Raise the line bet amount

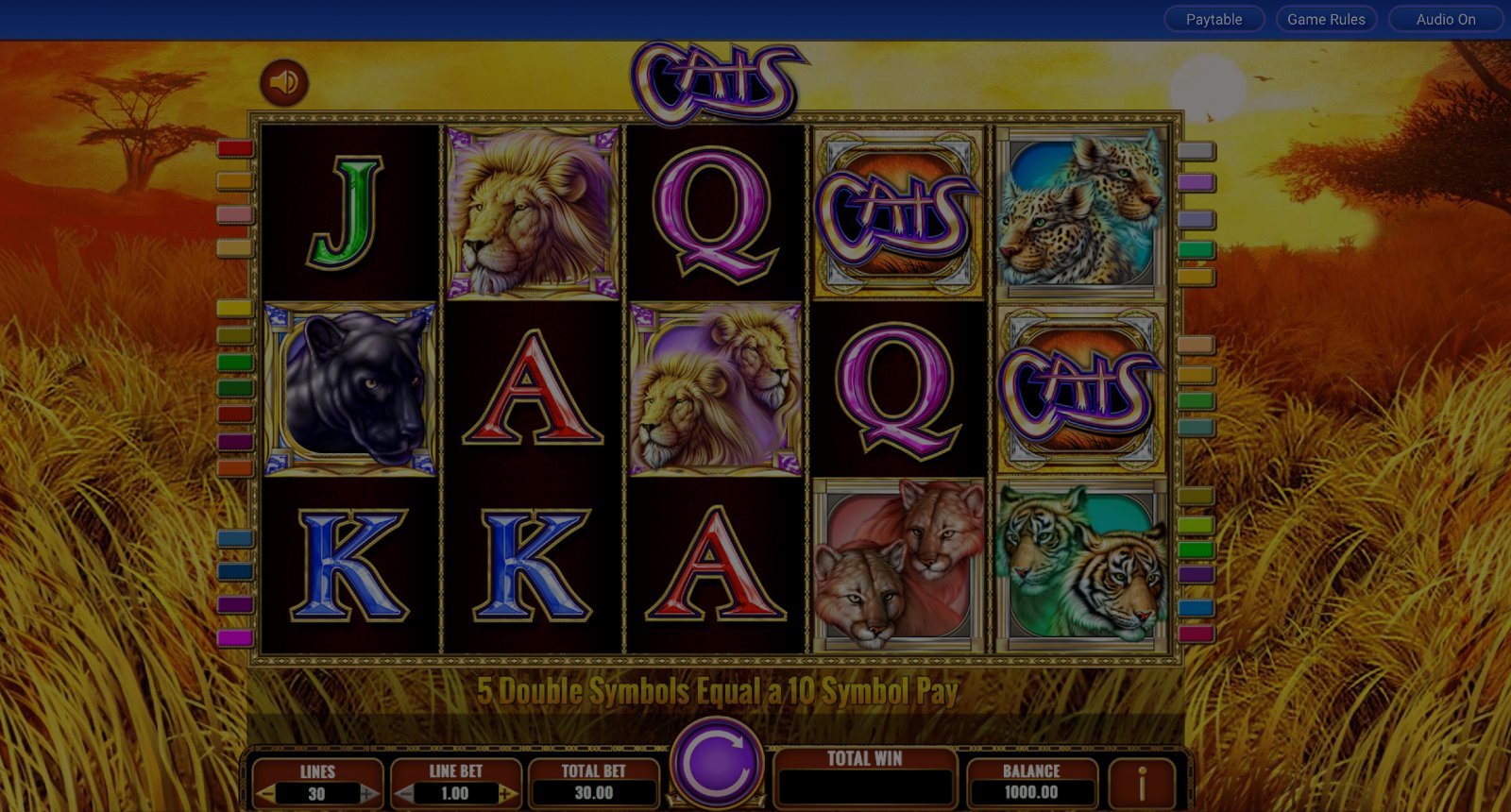[507, 794]
